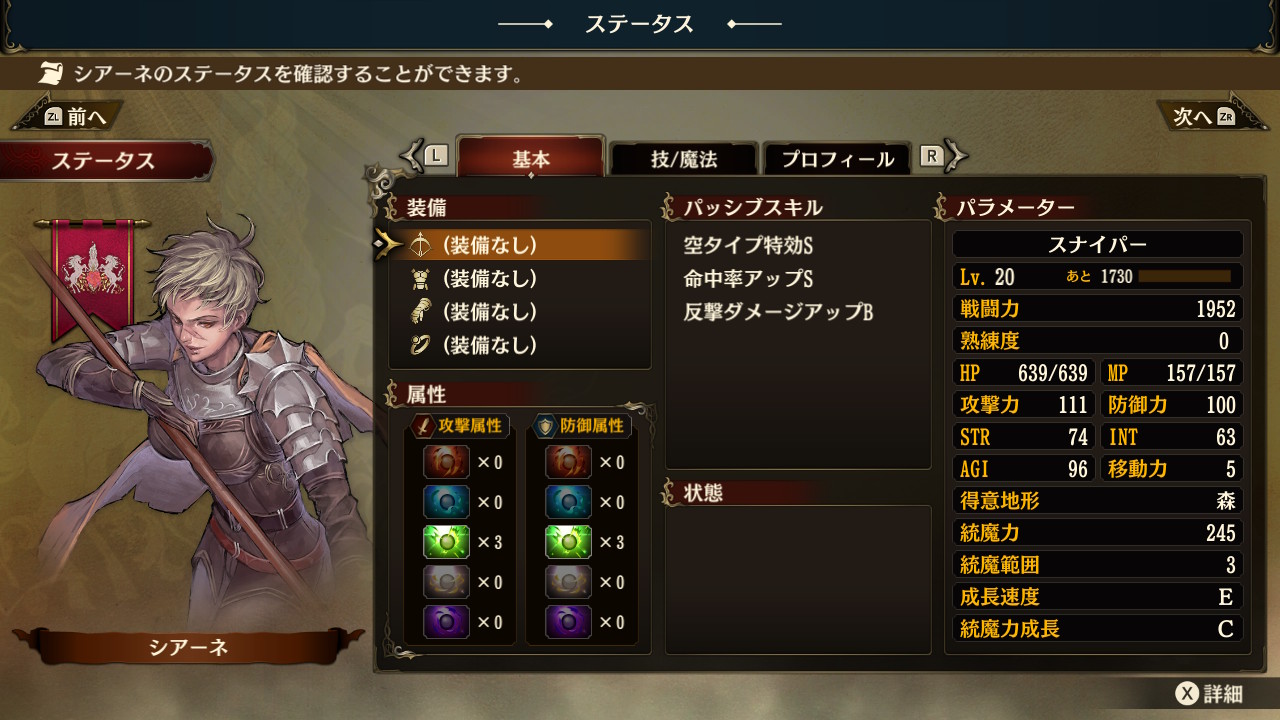Select the gauntlet equipment slot

pos(520,312)
